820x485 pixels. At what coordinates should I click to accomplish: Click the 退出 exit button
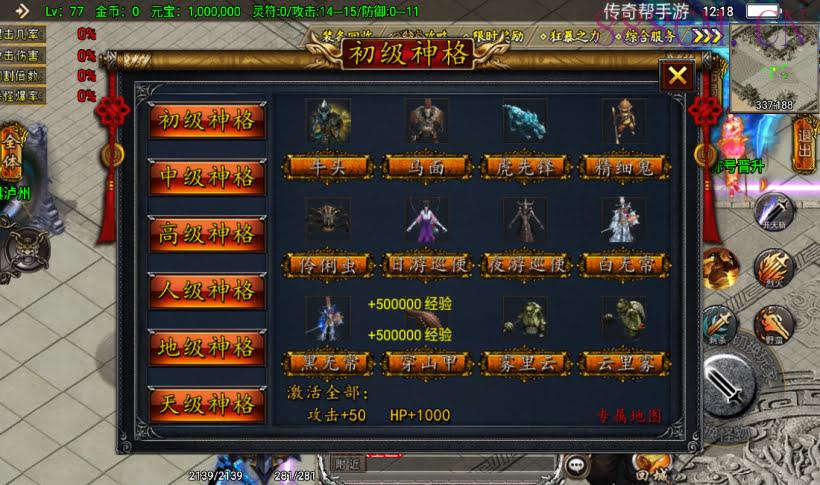[x=805, y=145]
